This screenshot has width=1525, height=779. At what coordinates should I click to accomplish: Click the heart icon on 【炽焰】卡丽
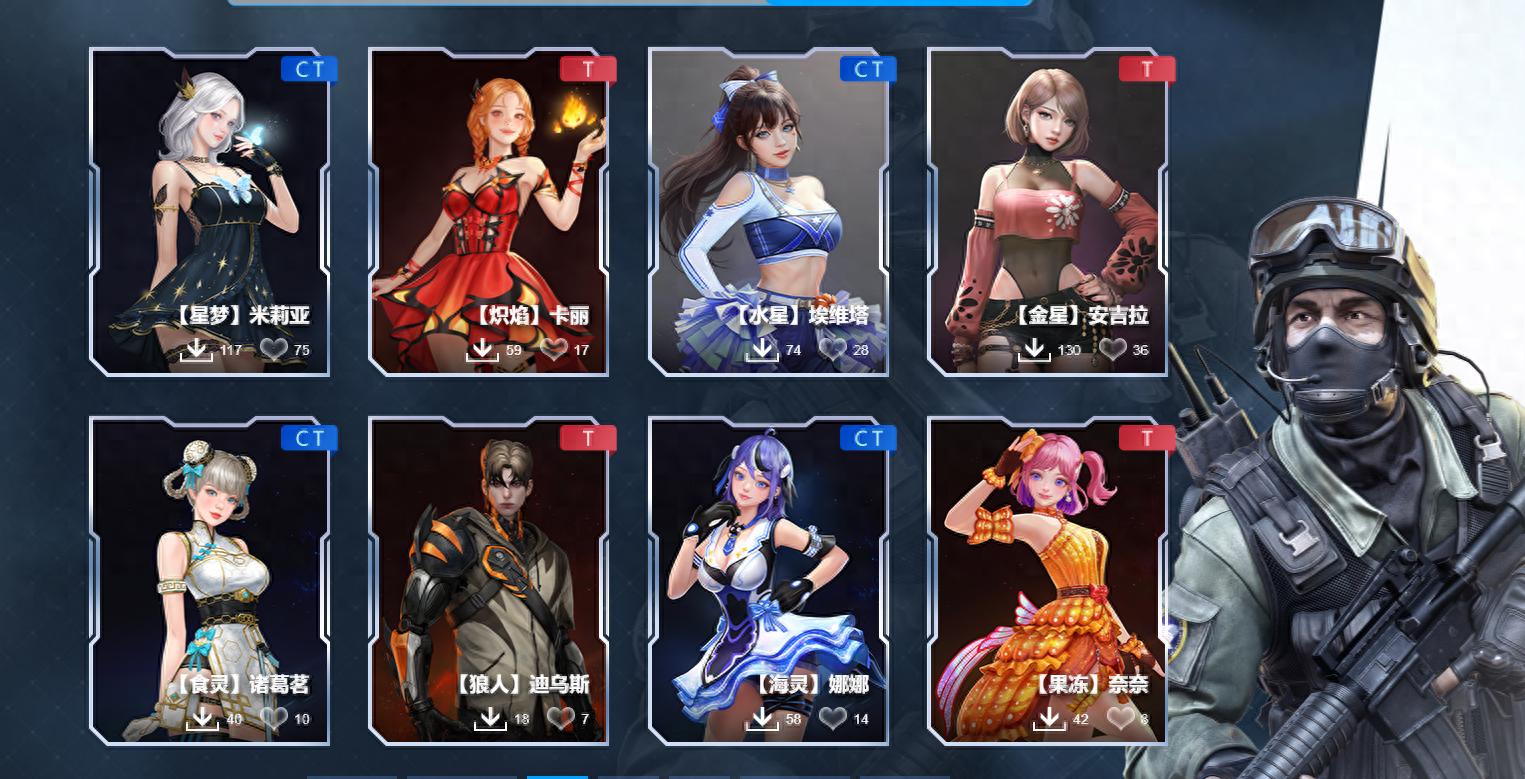coord(553,350)
